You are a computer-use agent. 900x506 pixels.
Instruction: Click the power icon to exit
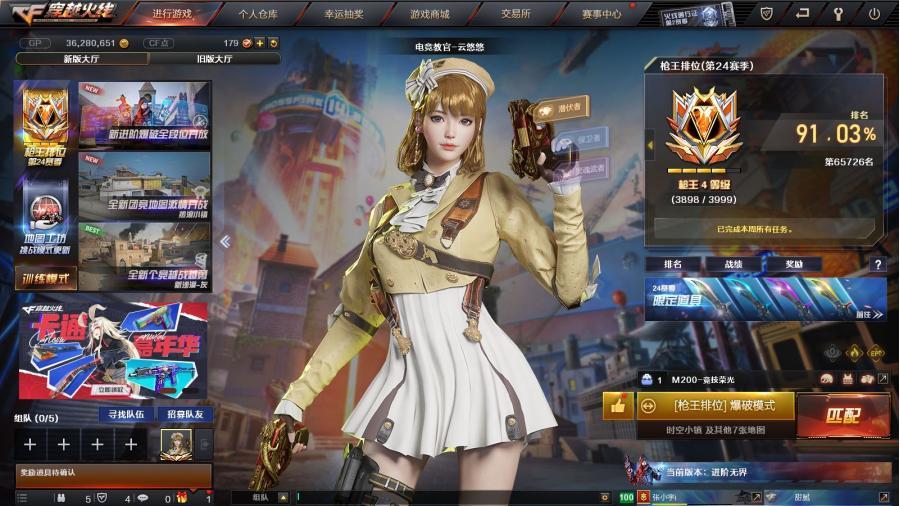click(874, 14)
